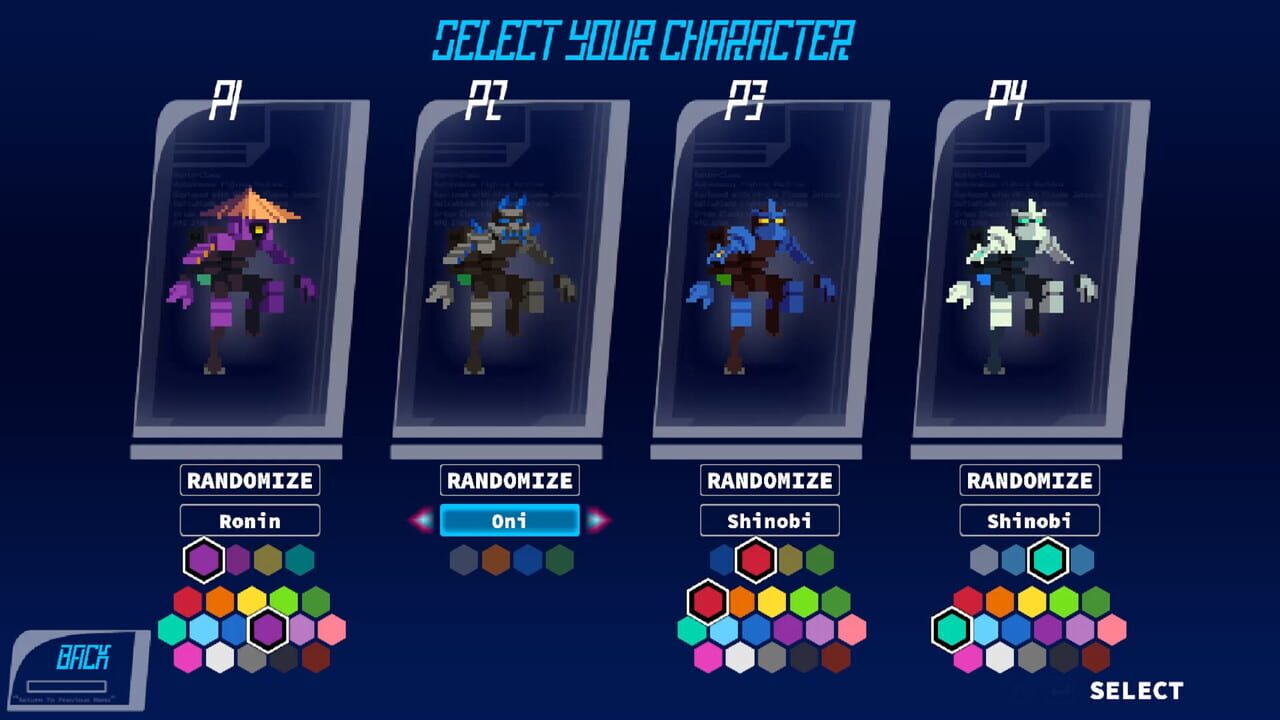Screen dimensions: 1280x720
Task: Open the Shinobi class selector for P4
Action: pyautogui.click(x=1028, y=520)
